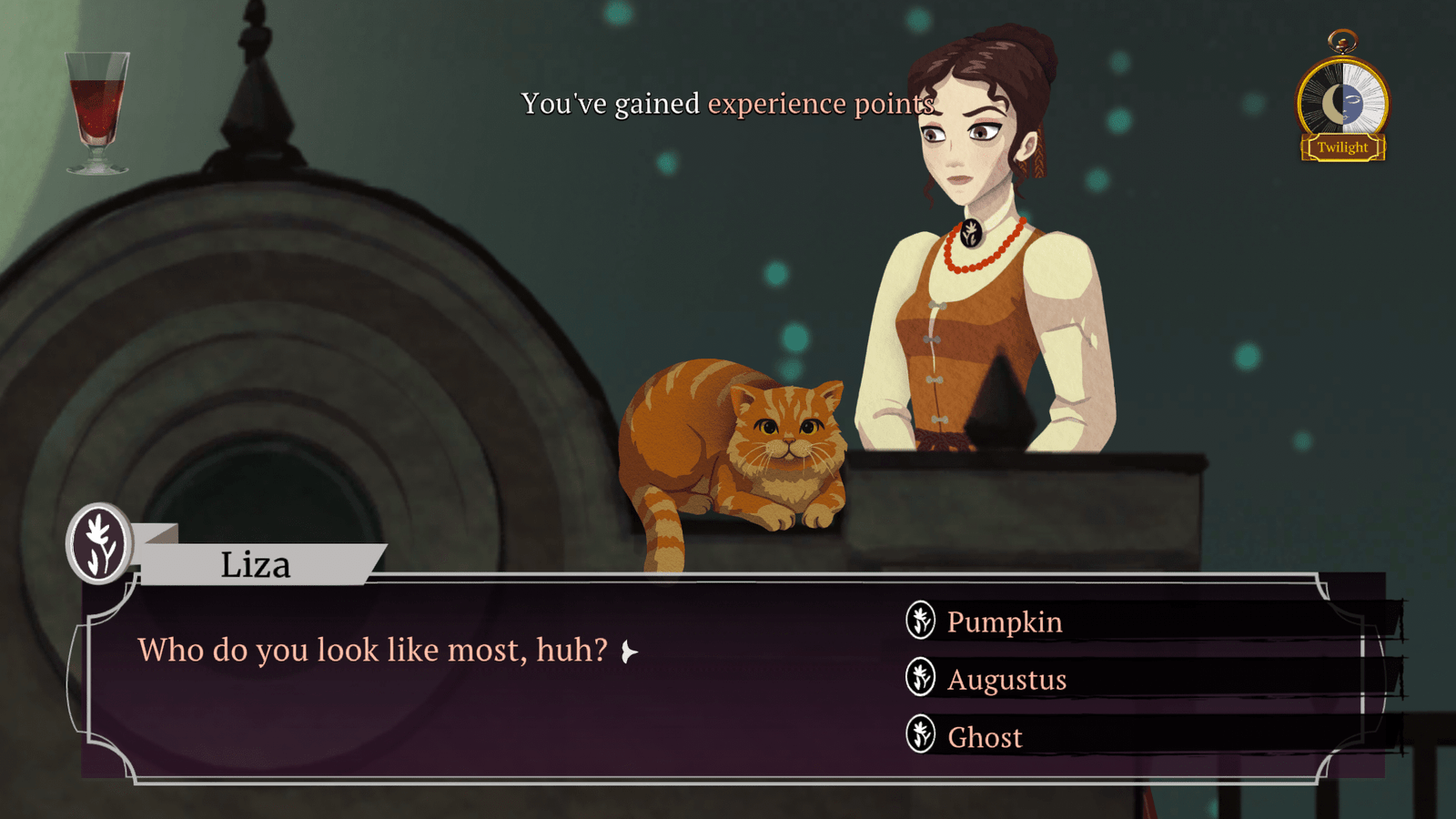Image resolution: width=1456 pixels, height=819 pixels.
Task: Pick the Ghost answer
Action: pos(985,737)
